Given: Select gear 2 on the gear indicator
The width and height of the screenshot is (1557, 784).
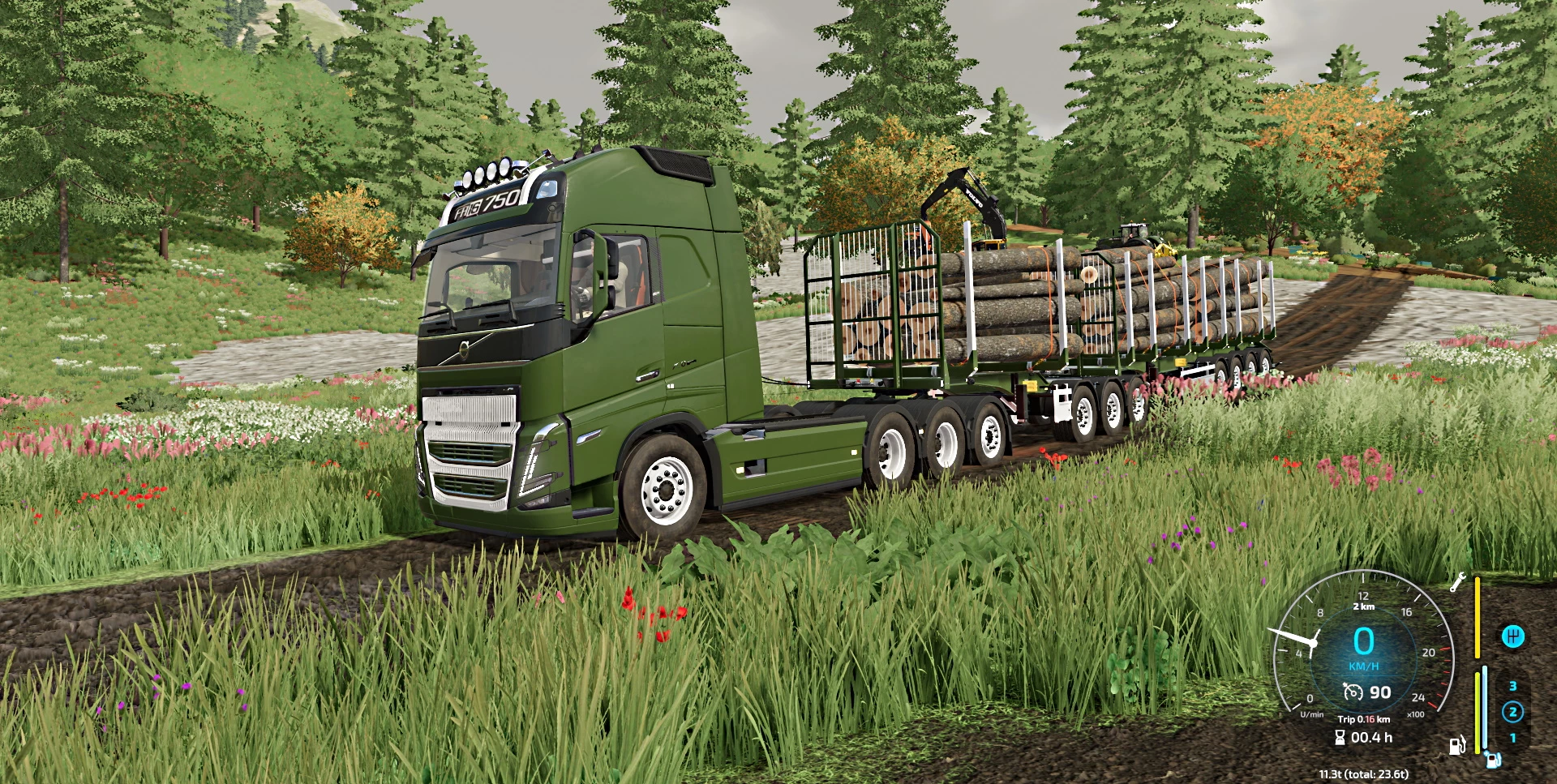Looking at the screenshot, I should [1513, 712].
